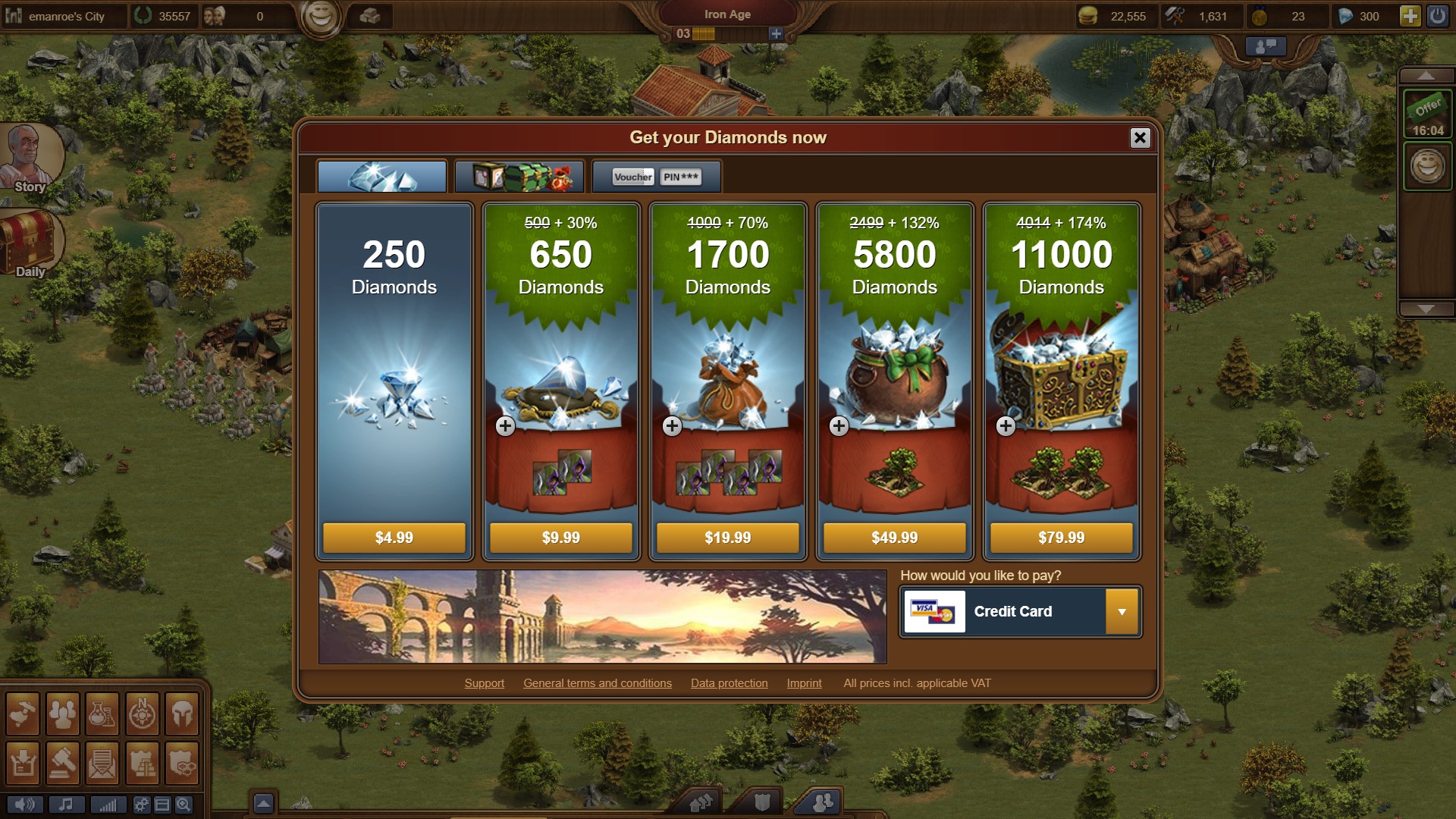Click the green Offer timer icon

point(1427,114)
